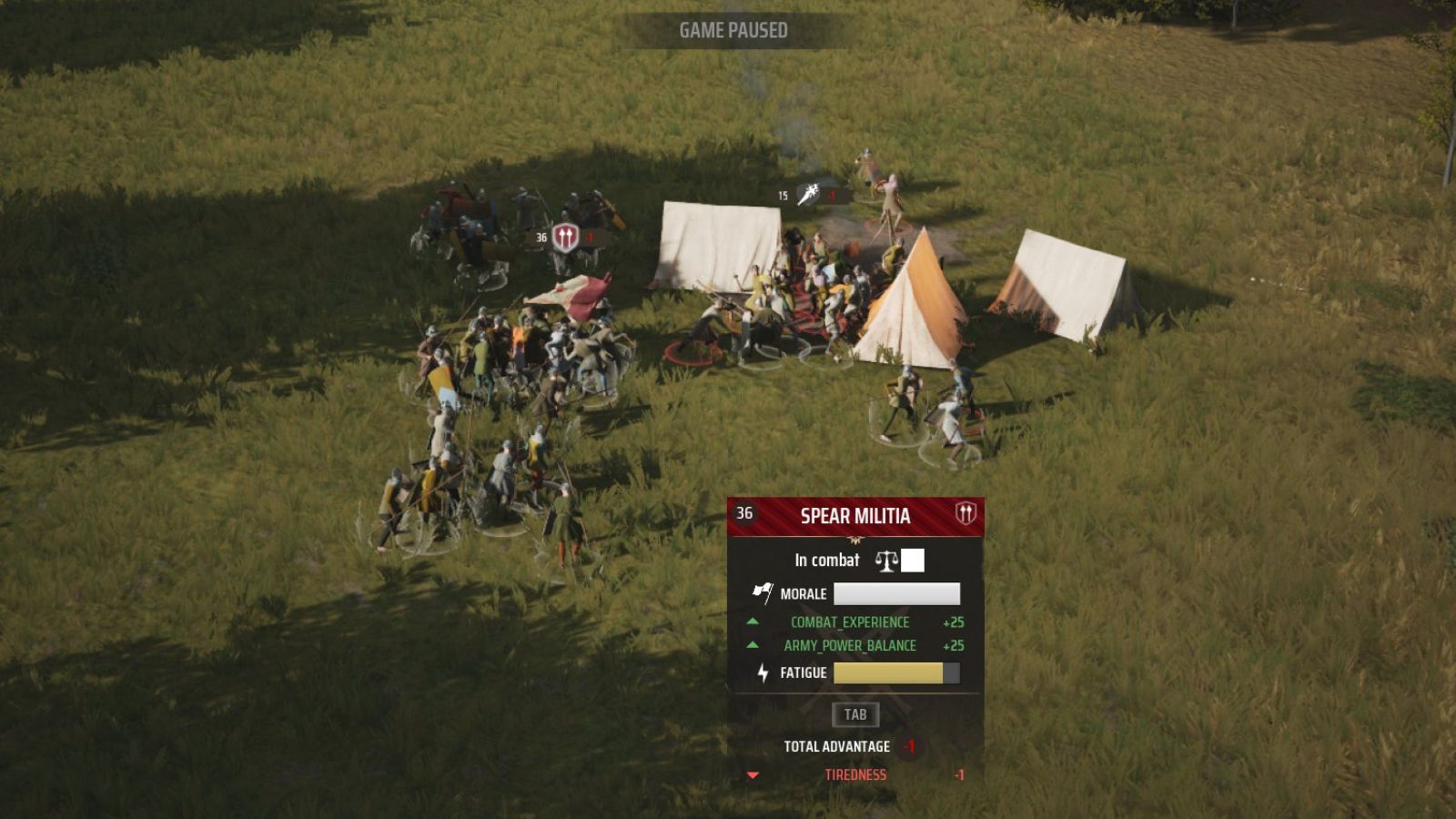Click the SPEAR MILITIA title header

854,515
